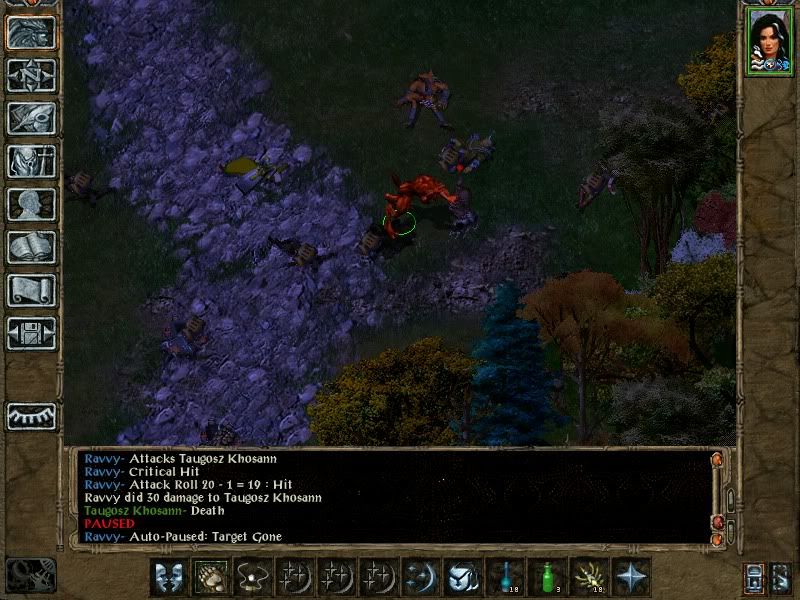Click the red select-all party button
The height and width of the screenshot is (600, 800).
coord(755,577)
